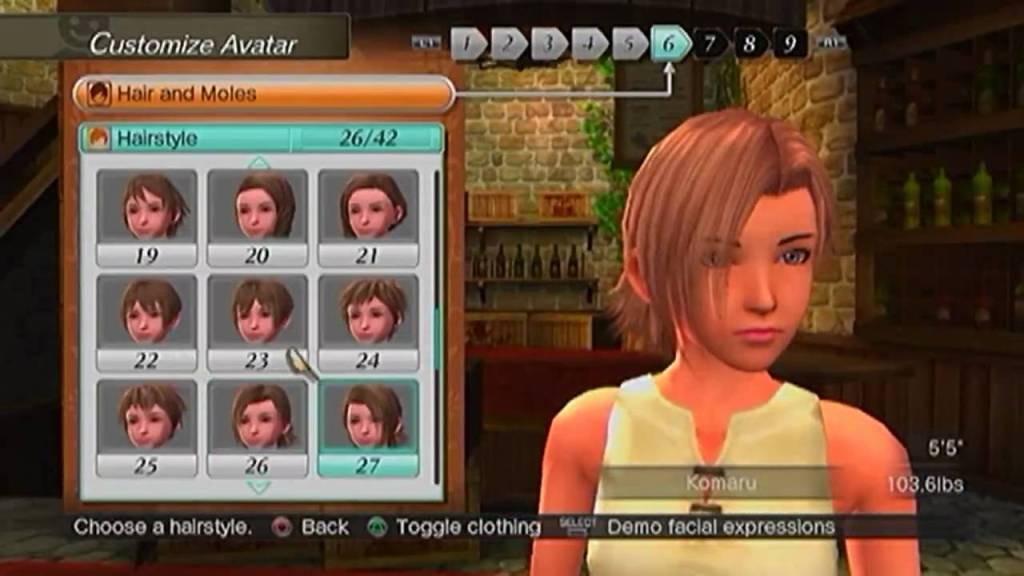Click the down arrow below hairstyle grid
The height and width of the screenshot is (576, 1024).
pos(259,487)
